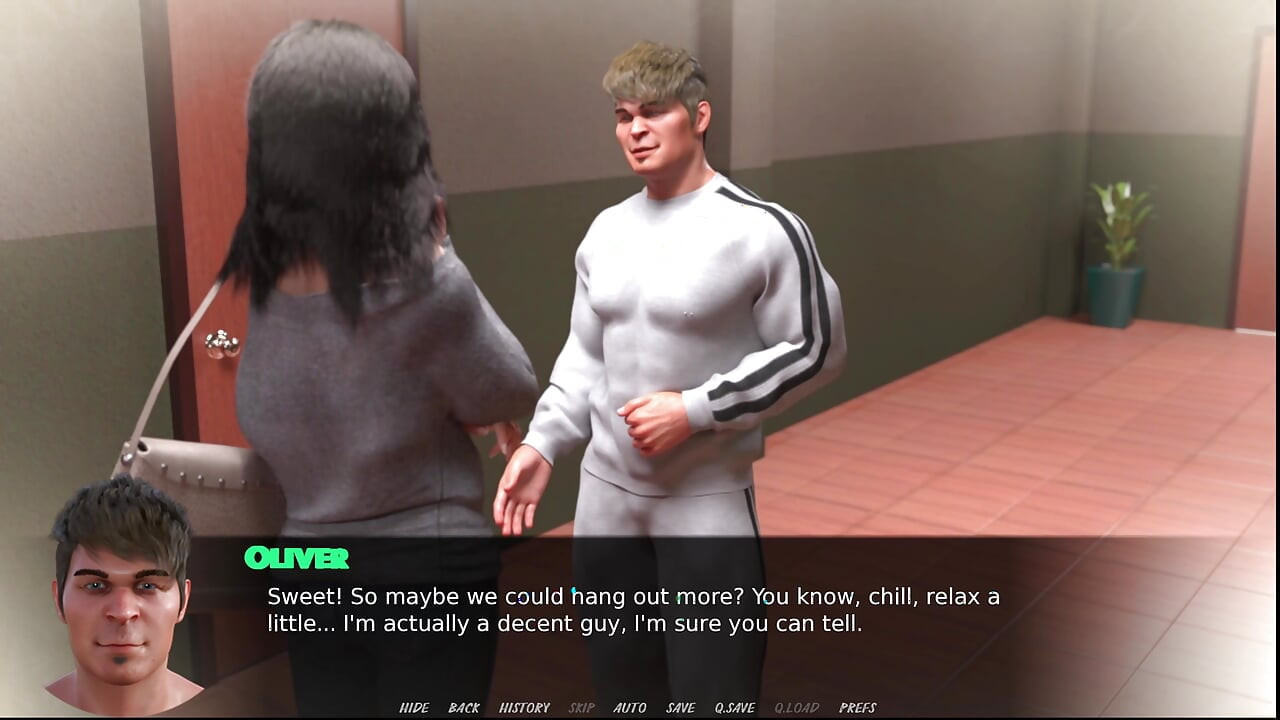Image resolution: width=1280 pixels, height=720 pixels.
Task: Open the Prefs settings menu
Action: [857, 708]
